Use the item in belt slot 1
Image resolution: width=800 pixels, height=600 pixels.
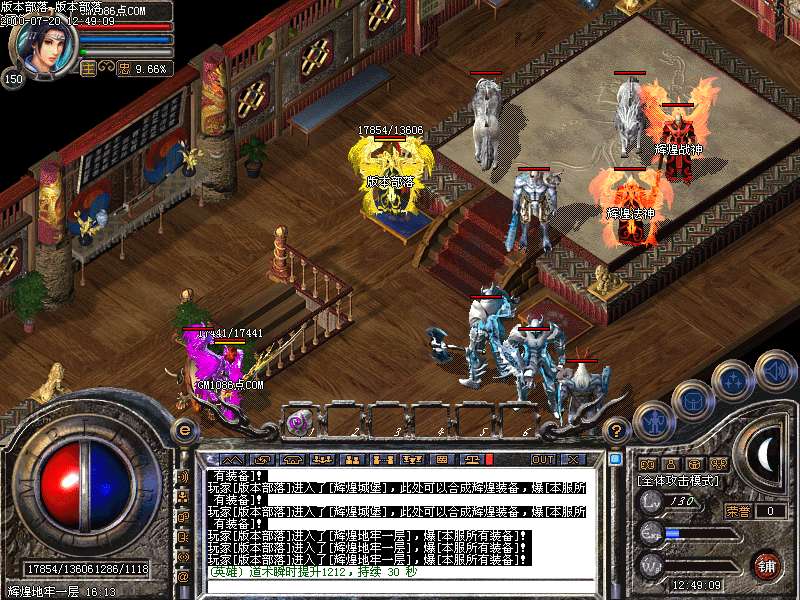[299, 421]
